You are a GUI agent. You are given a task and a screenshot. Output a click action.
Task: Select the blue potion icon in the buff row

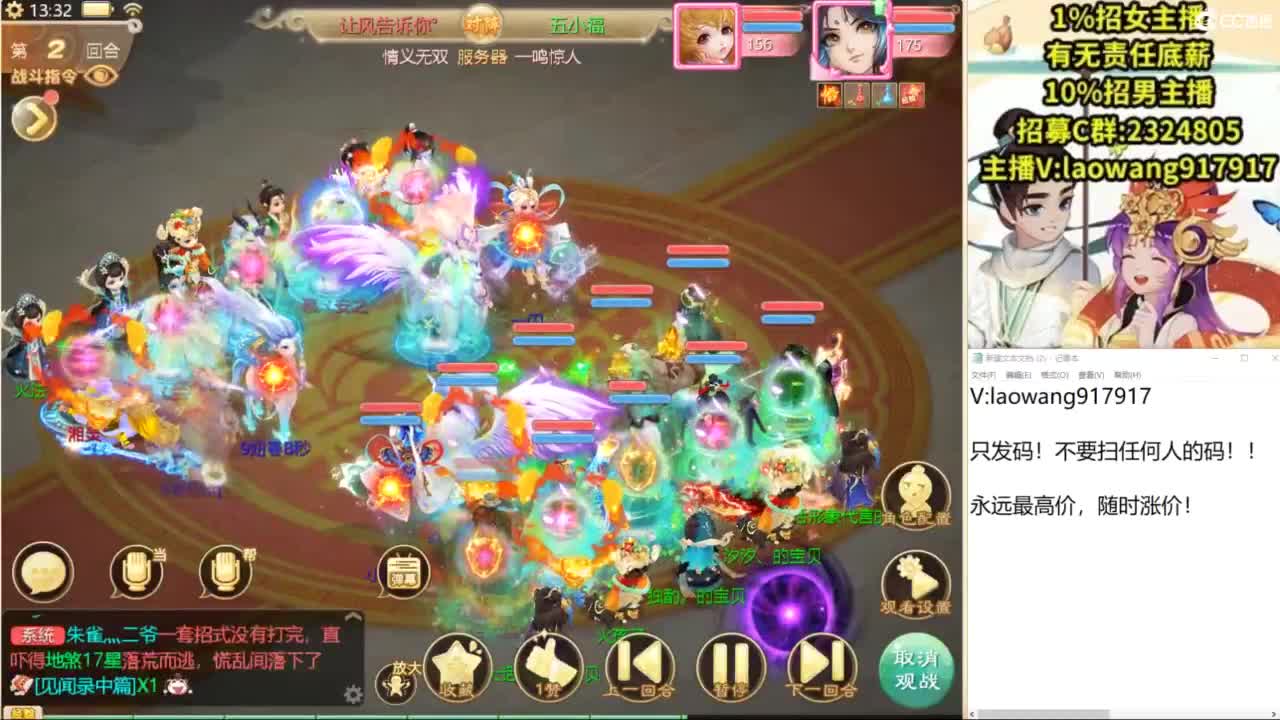click(884, 93)
